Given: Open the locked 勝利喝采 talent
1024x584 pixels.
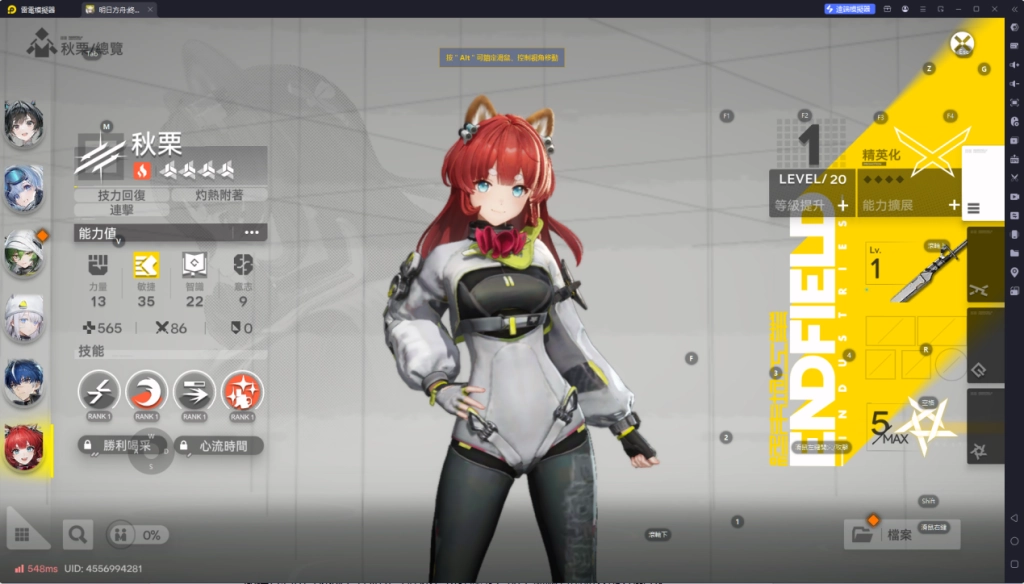Looking at the screenshot, I should [x=122, y=446].
